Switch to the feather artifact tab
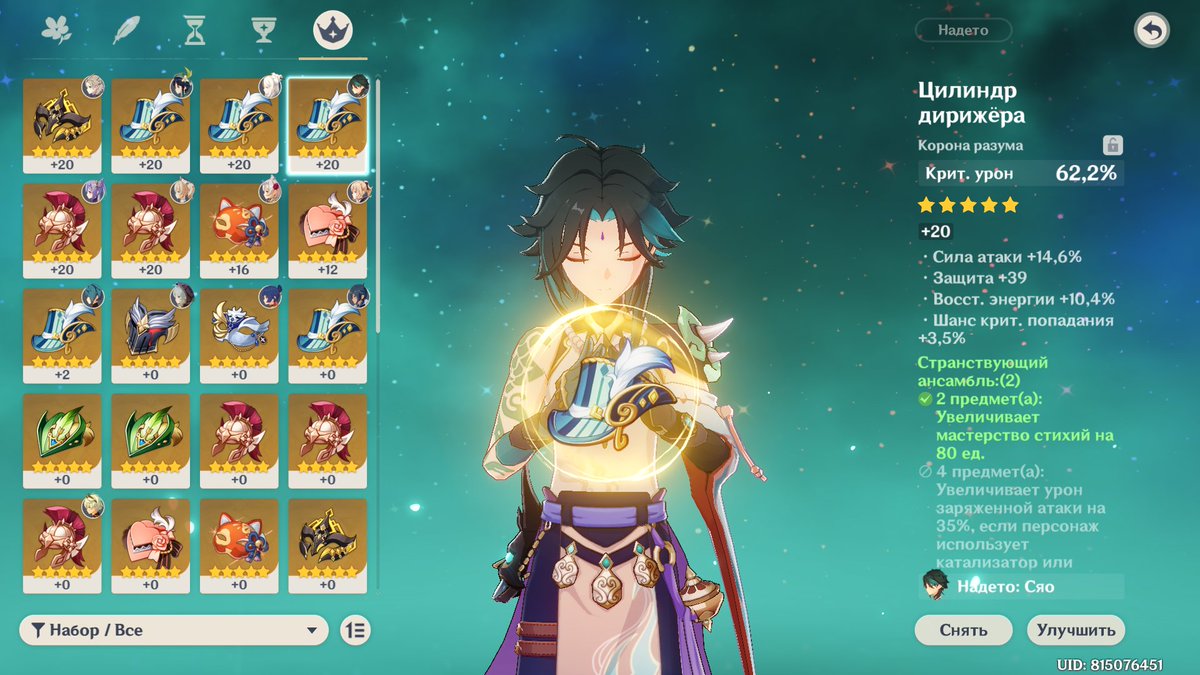The image size is (1200, 675). pyautogui.click(x=125, y=31)
